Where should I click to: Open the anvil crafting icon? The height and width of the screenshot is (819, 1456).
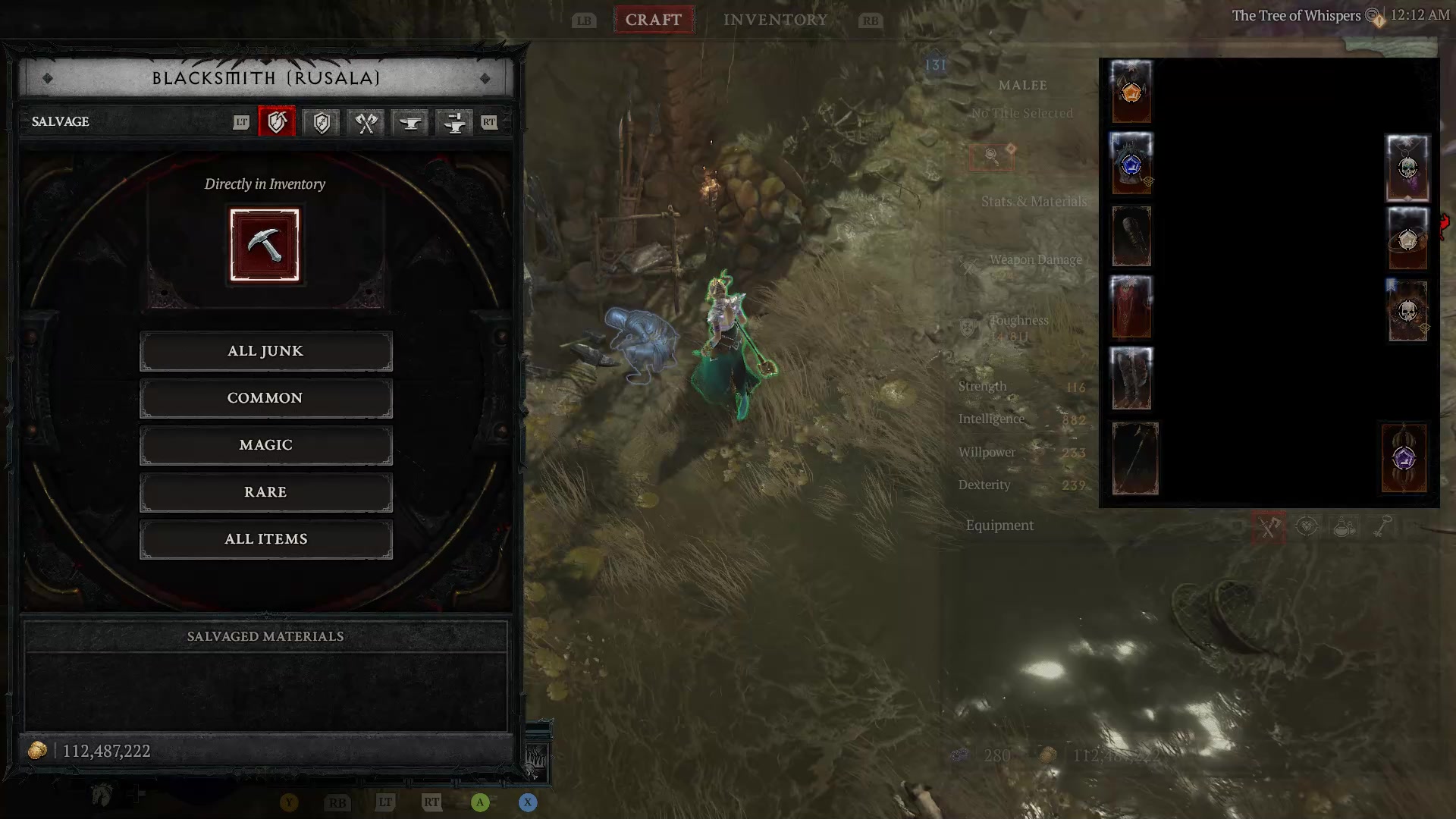click(409, 122)
